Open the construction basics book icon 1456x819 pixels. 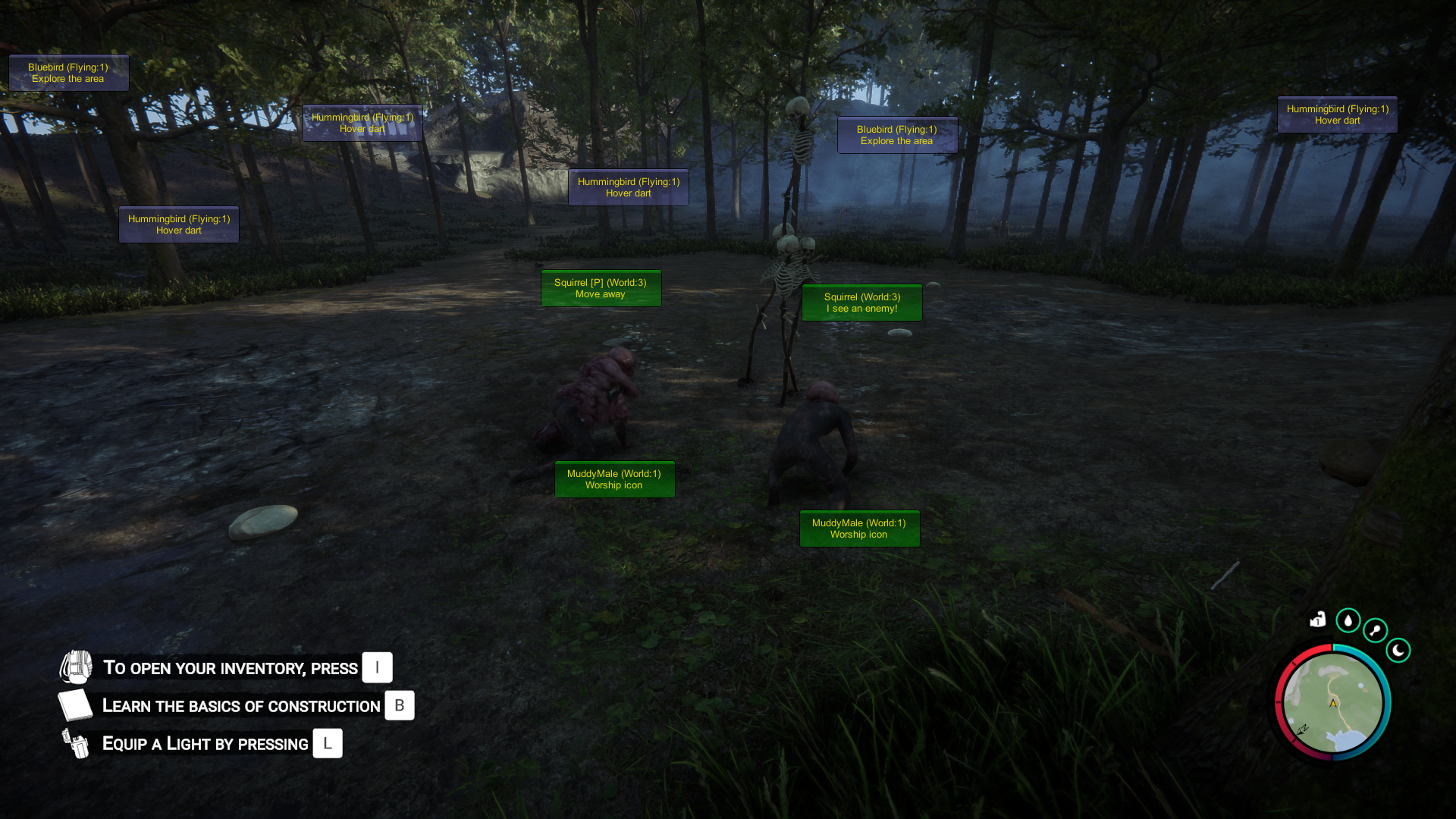pyautogui.click(x=75, y=705)
